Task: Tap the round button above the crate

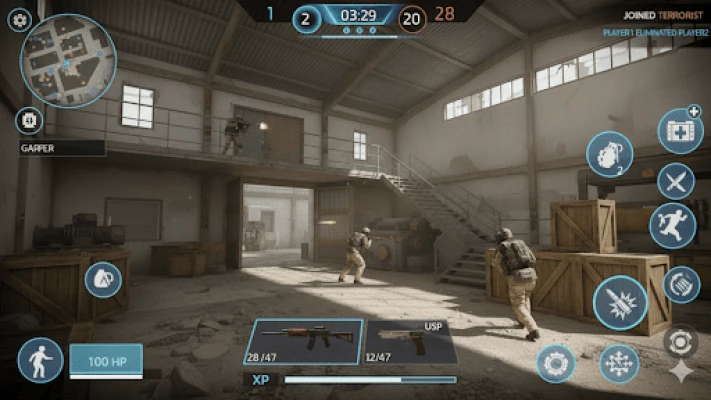Action: coord(103,280)
